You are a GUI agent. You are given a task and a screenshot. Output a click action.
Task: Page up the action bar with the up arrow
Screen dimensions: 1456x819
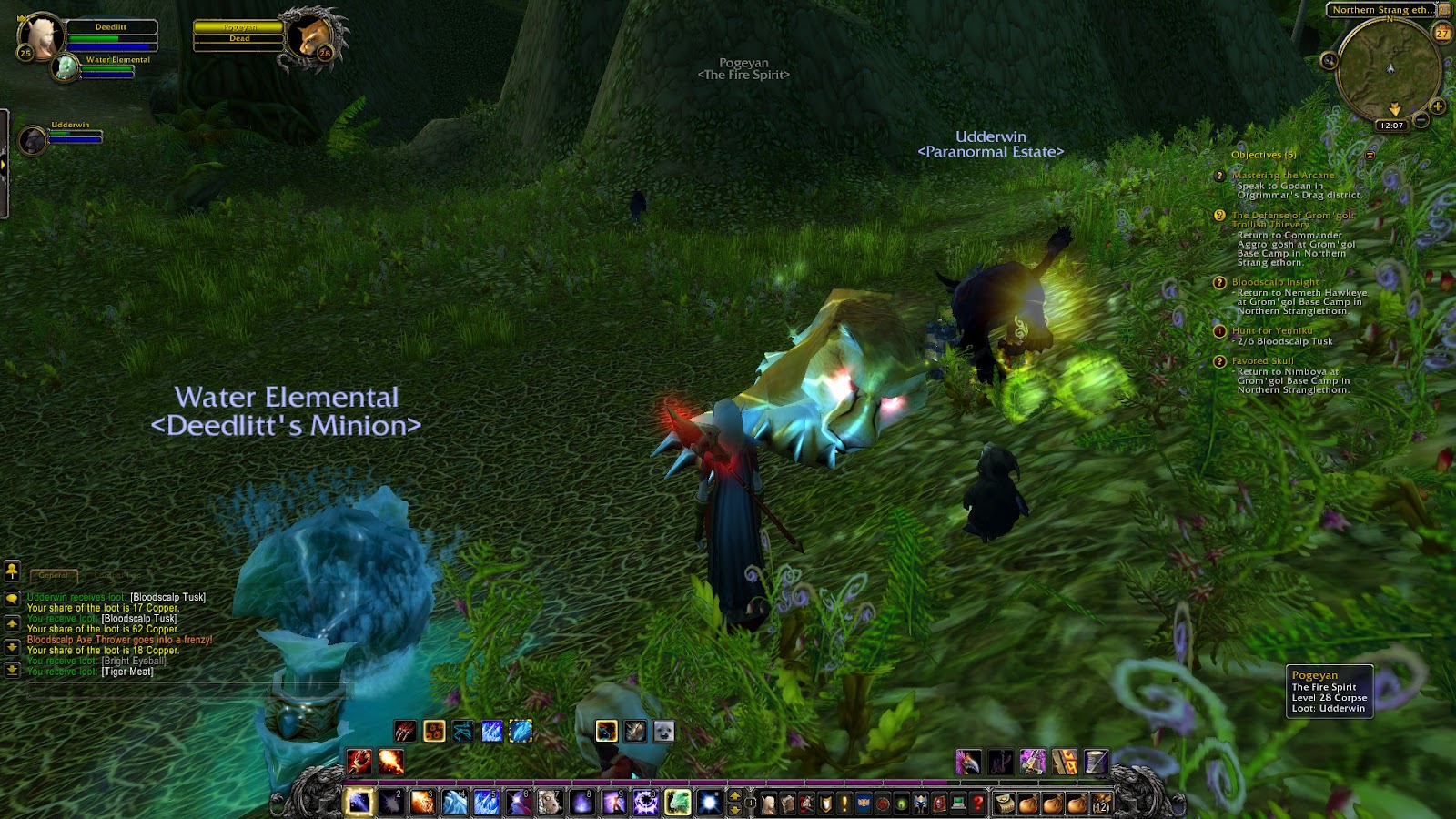[734, 795]
